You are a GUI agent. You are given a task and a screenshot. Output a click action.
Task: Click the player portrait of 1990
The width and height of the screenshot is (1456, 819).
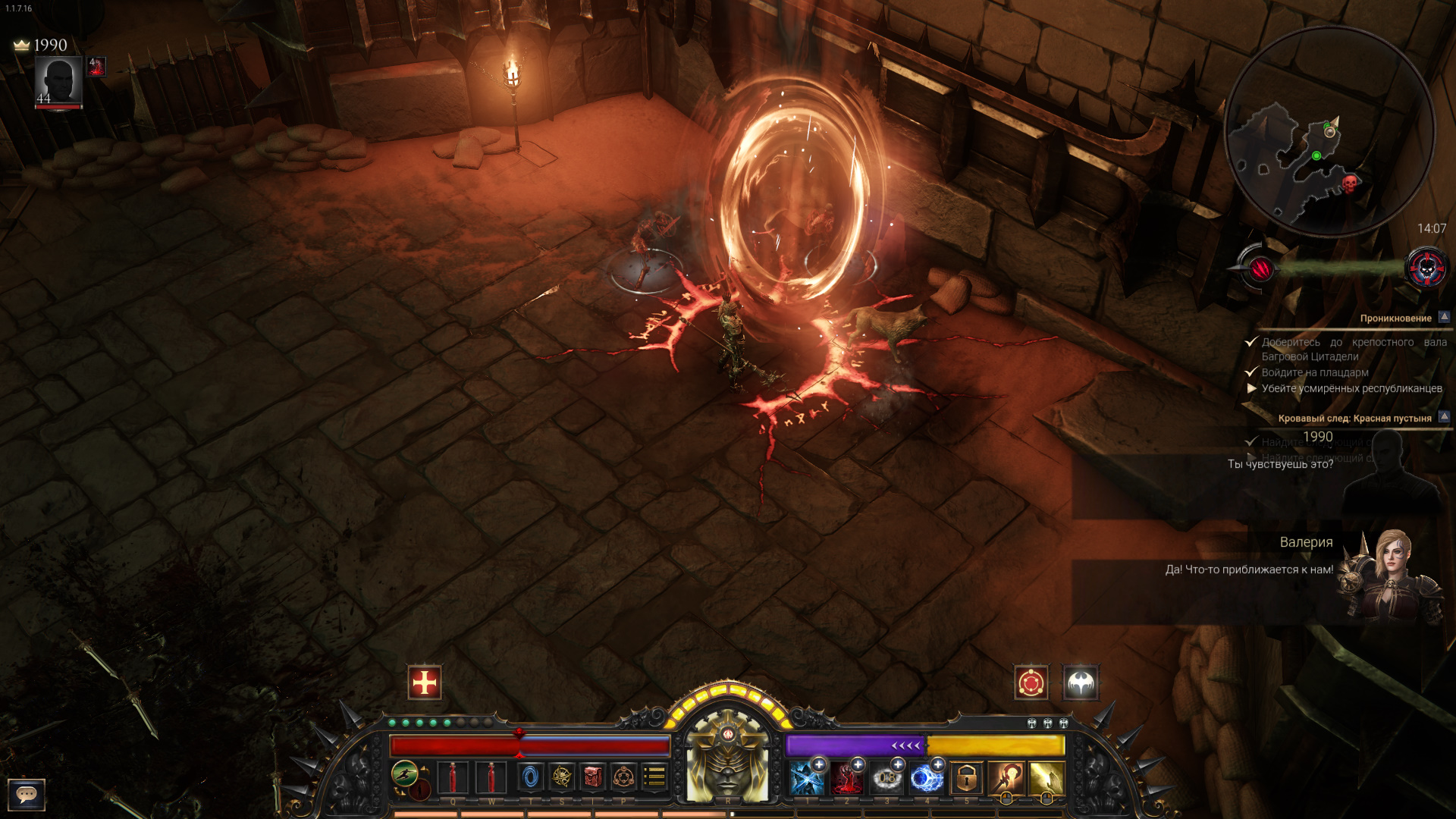[58, 82]
